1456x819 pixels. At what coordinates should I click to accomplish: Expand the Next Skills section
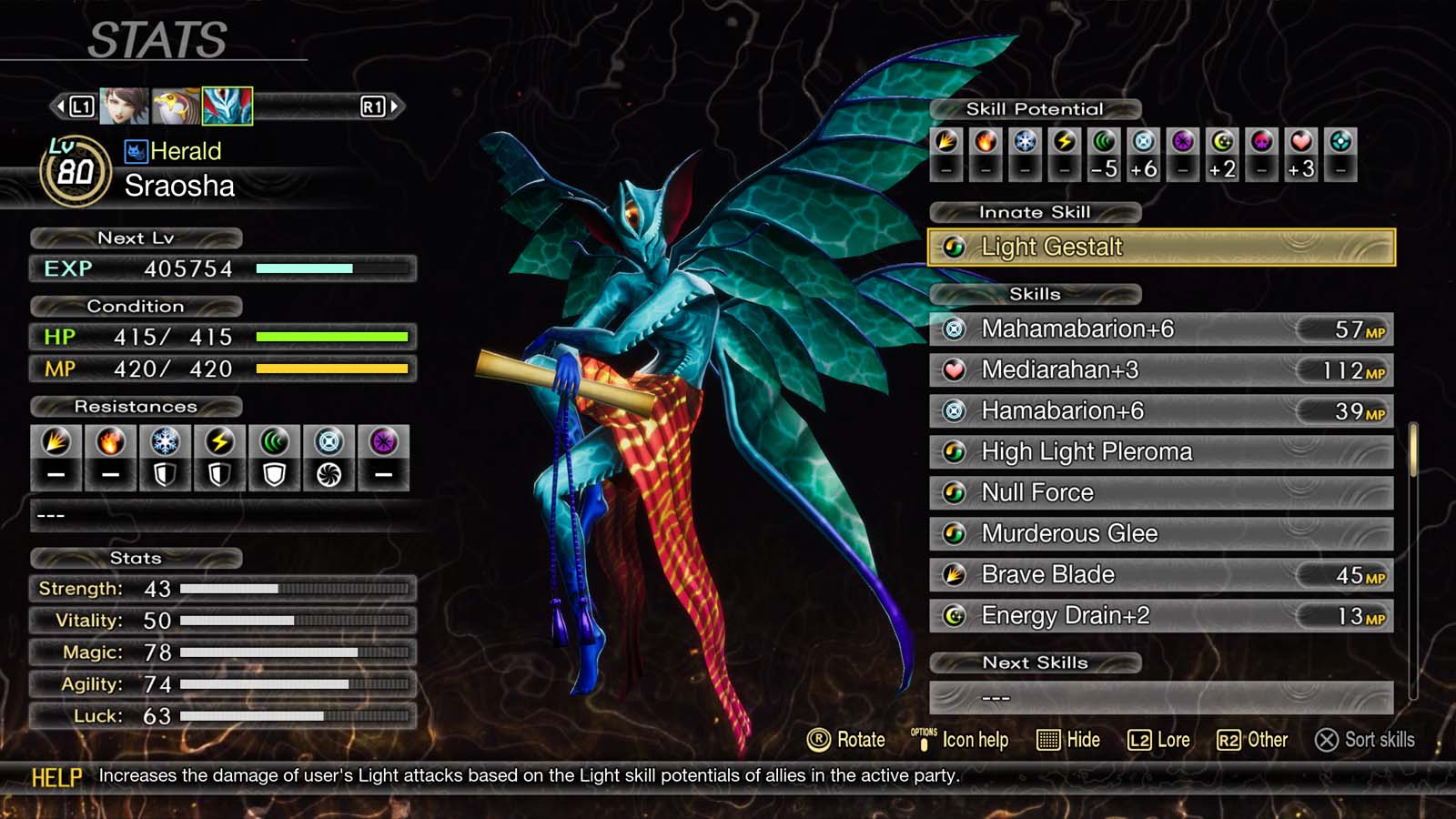click(x=1036, y=662)
